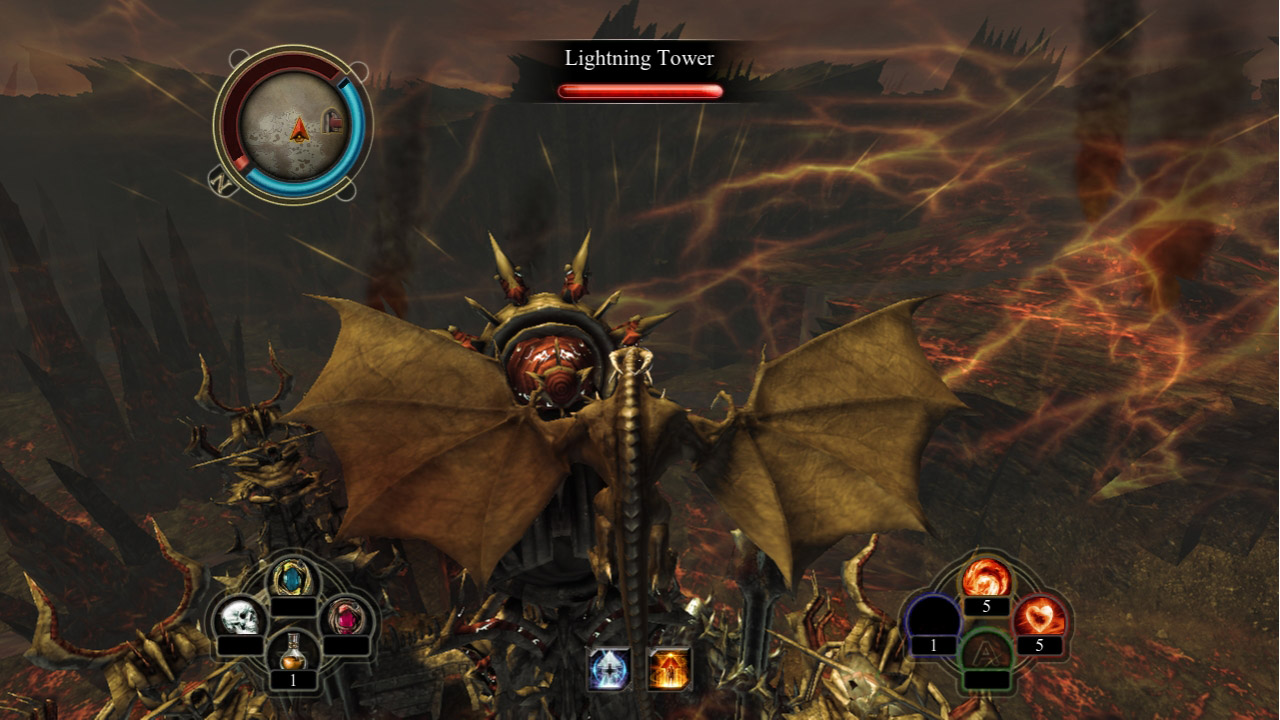
Task: Click the objective marker beside the minimap
Action: pos(330,120)
